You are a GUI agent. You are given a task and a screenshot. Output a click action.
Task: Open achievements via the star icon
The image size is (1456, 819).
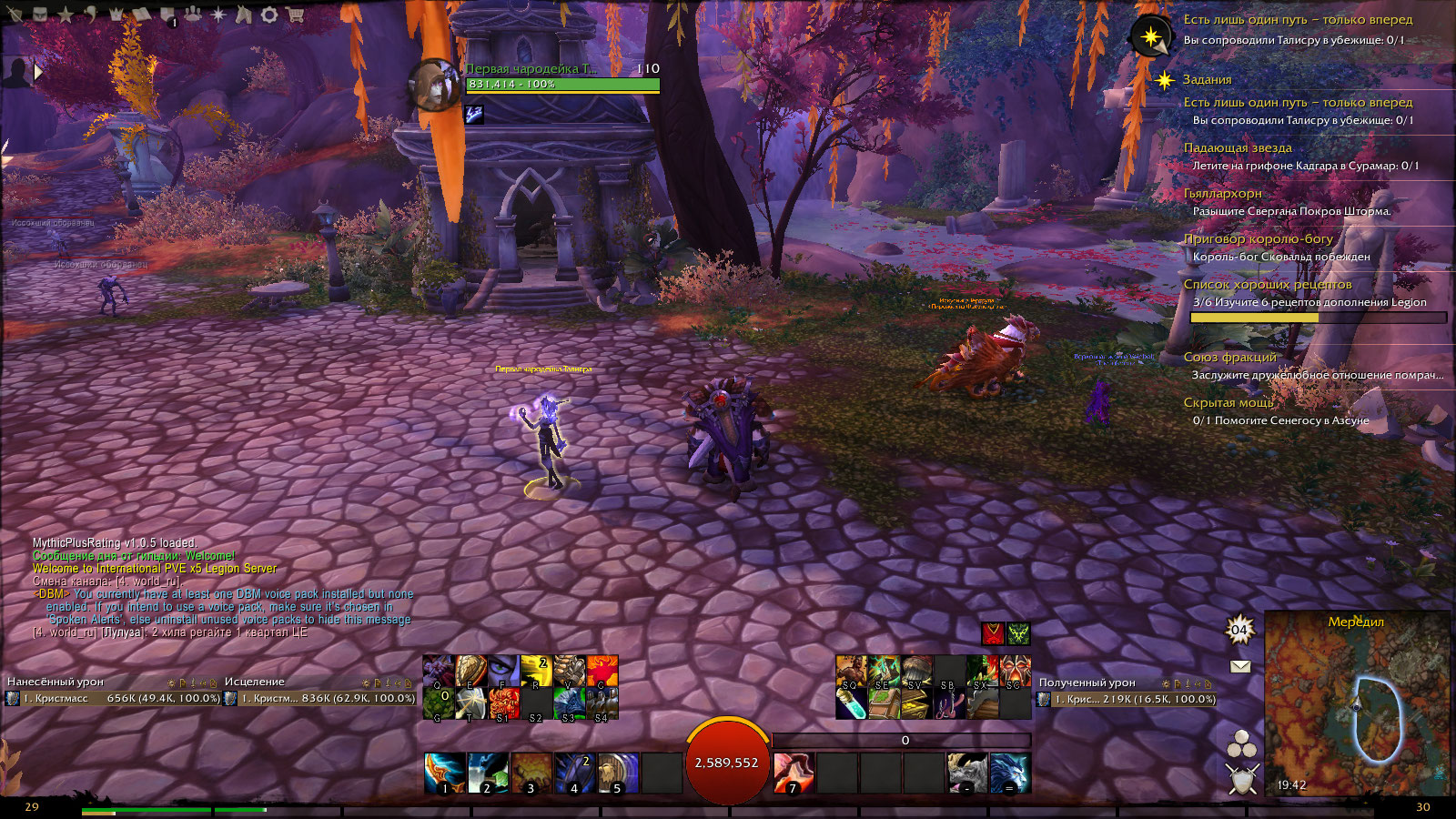point(66,15)
